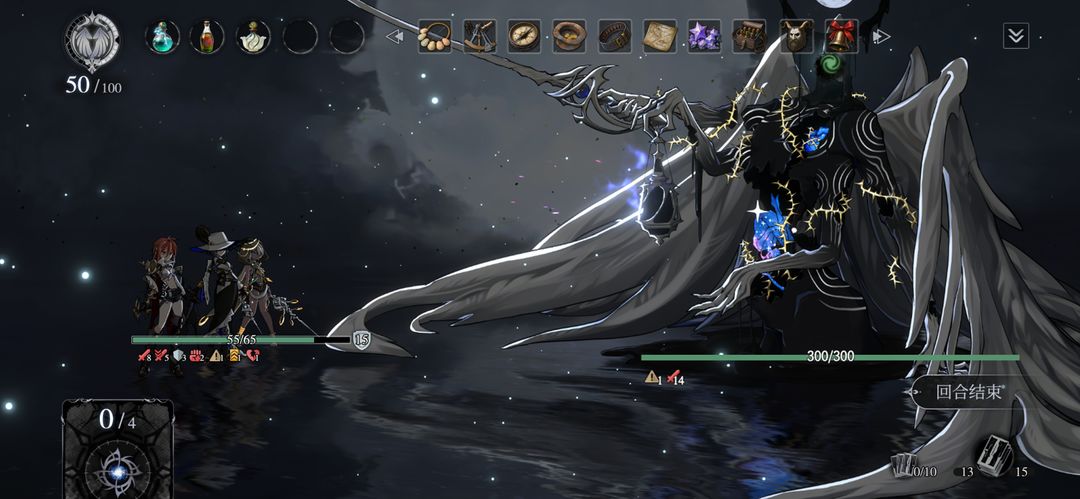1080x499 pixels.
Task: Open the winged character emblem
Action: (92, 41)
